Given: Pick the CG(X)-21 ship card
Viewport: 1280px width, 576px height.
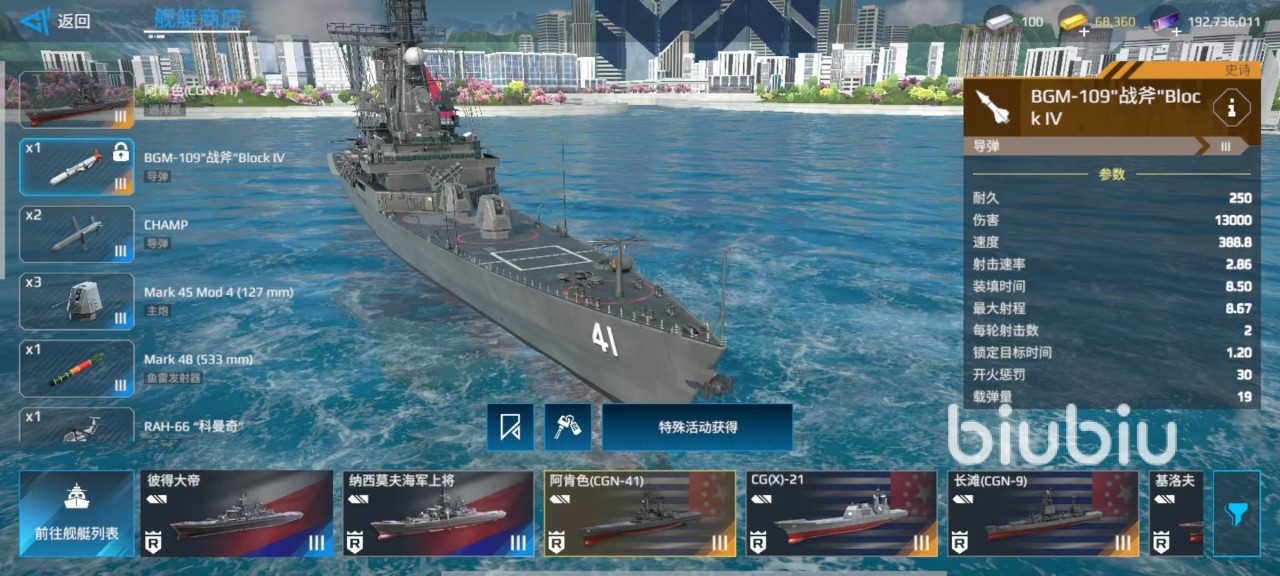Looking at the screenshot, I should (x=842, y=513).
